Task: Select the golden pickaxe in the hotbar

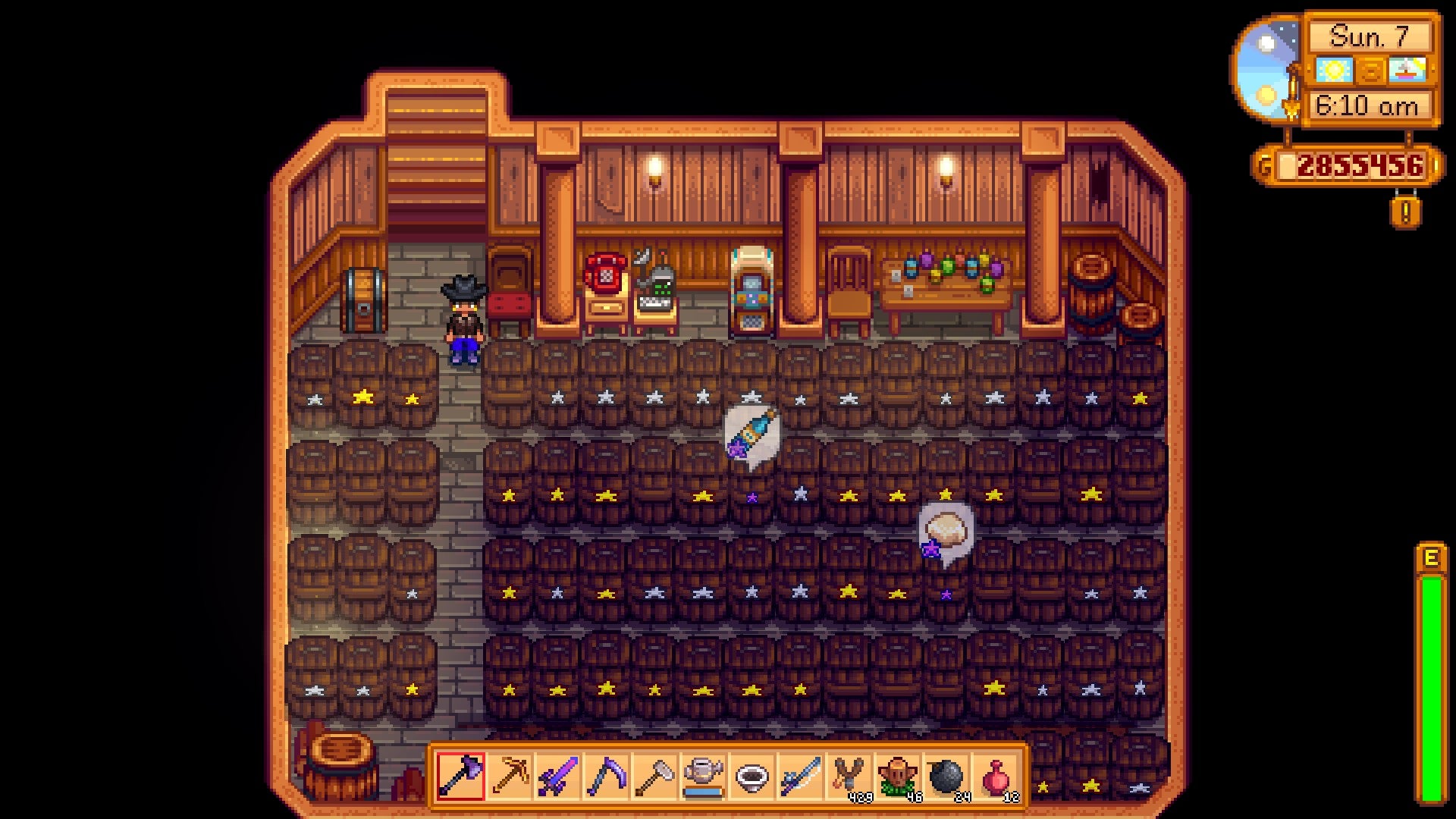Action: [x=510, y=773]
